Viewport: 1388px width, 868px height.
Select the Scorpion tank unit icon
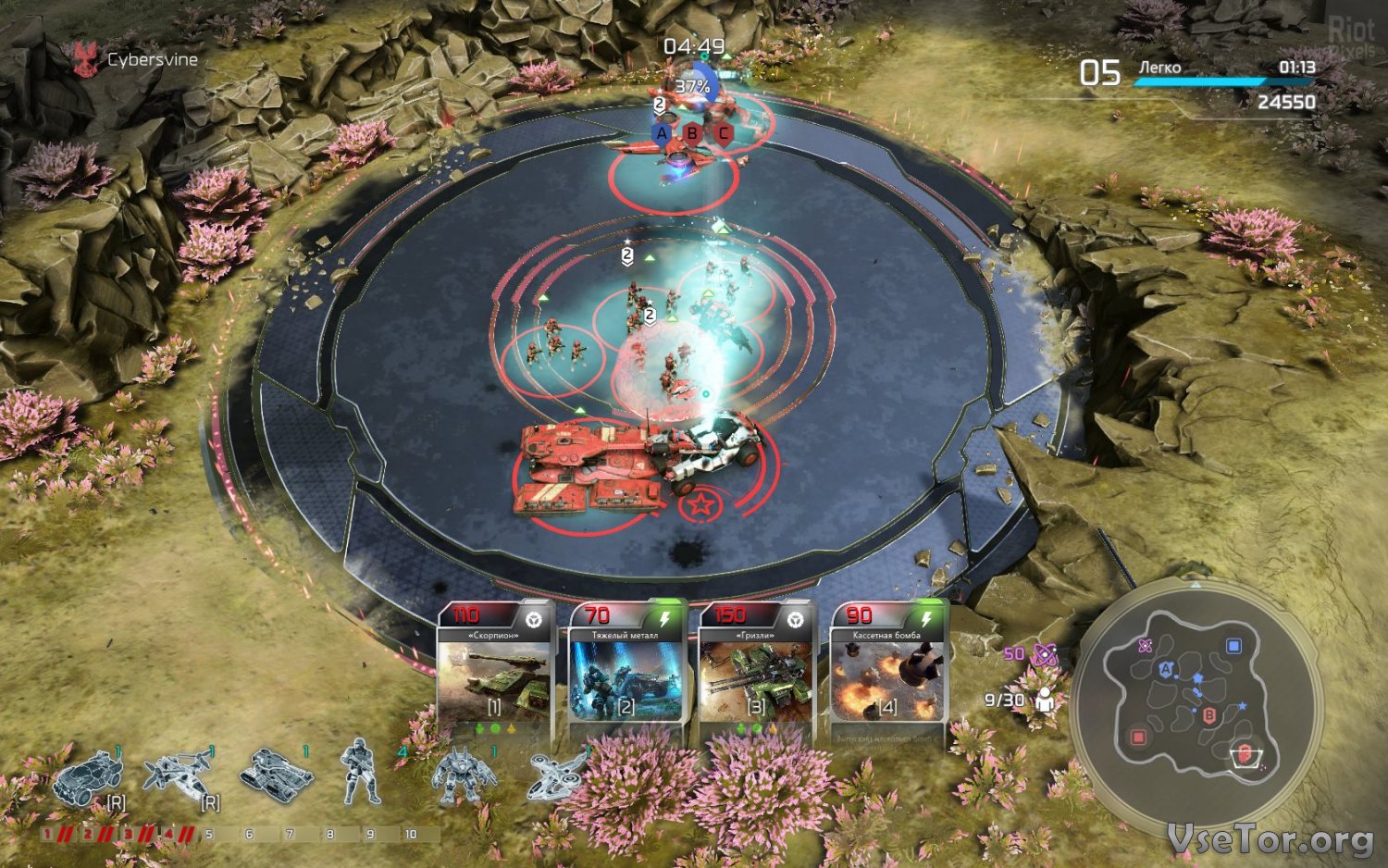pos(275,772)
